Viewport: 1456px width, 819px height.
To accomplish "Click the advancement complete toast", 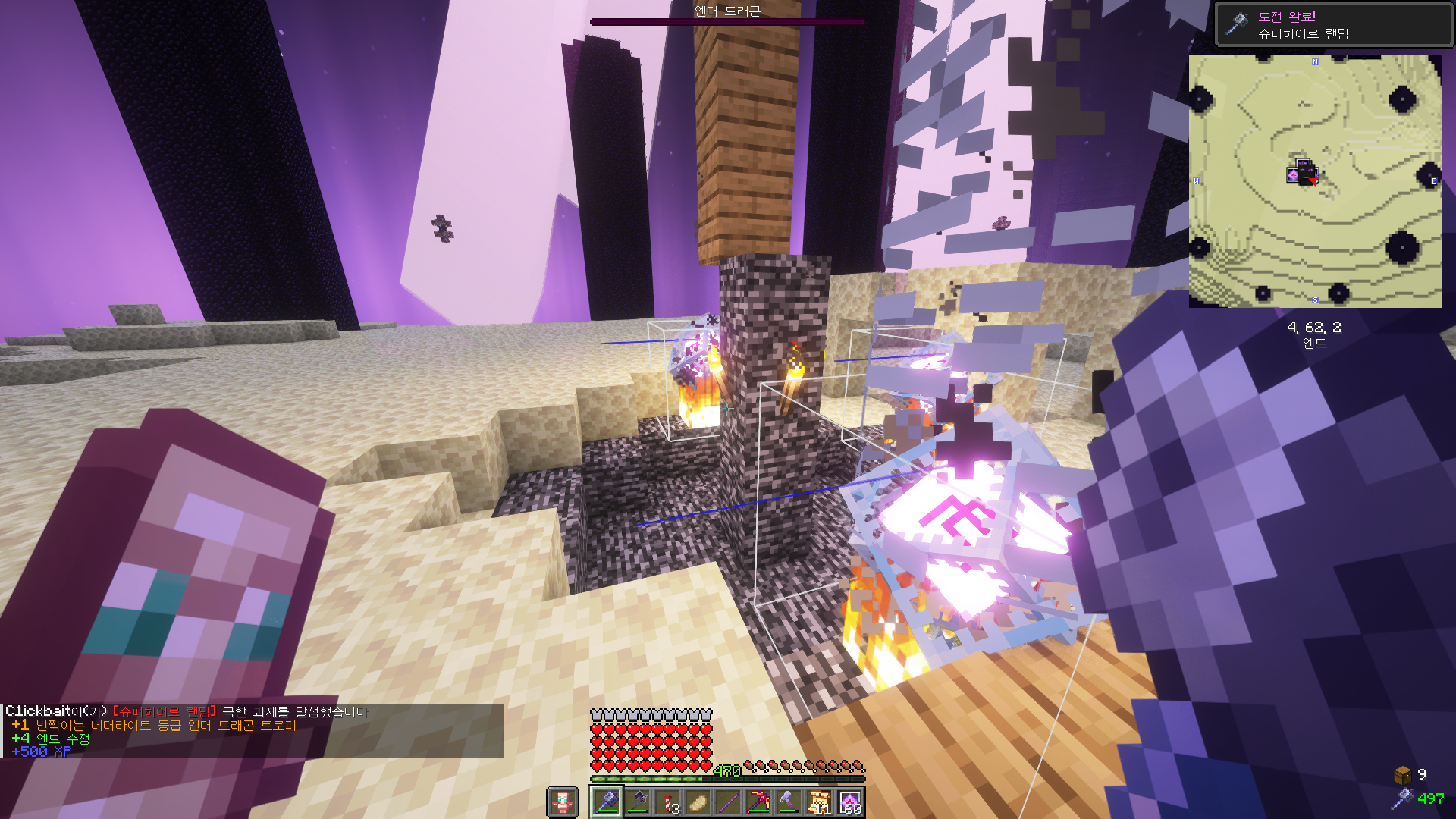I will (1333, 25).
